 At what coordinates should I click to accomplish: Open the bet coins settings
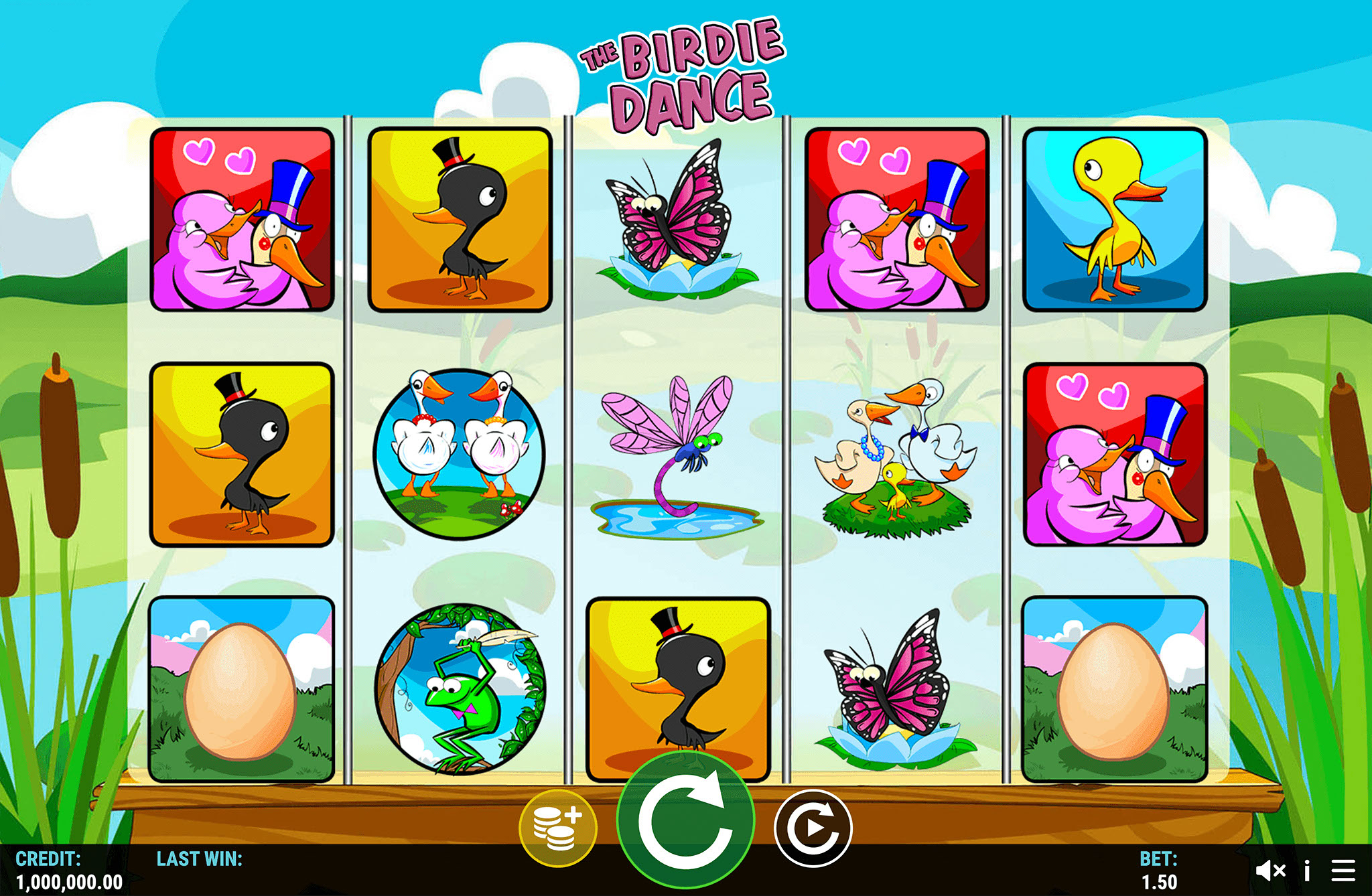pos(557,828)
